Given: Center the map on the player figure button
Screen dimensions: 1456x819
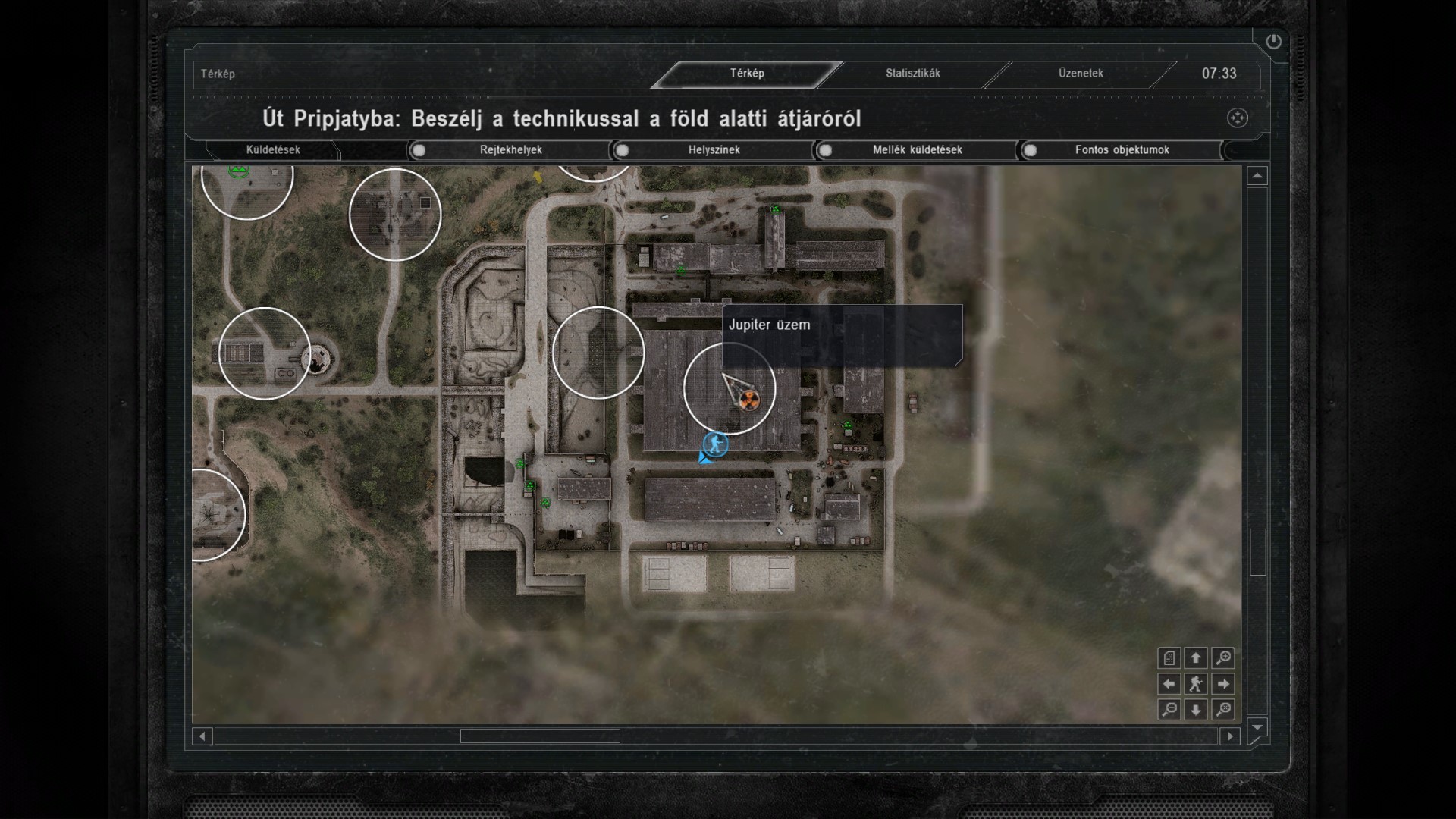Looking at the screenshot, I should pyautogui.click(x=1196, y=684).
